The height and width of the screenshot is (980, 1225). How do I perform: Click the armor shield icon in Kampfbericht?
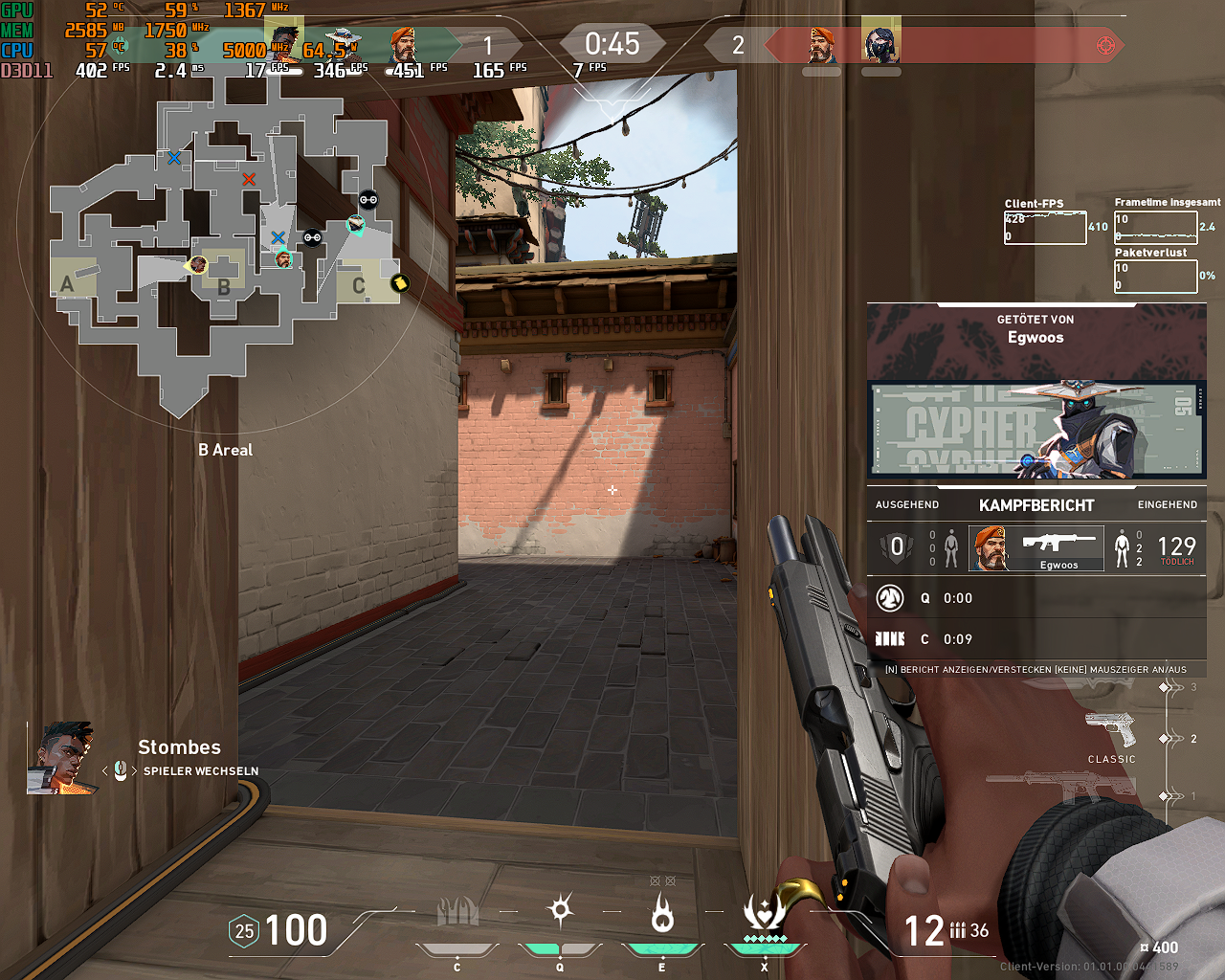(x=897, y=546)
